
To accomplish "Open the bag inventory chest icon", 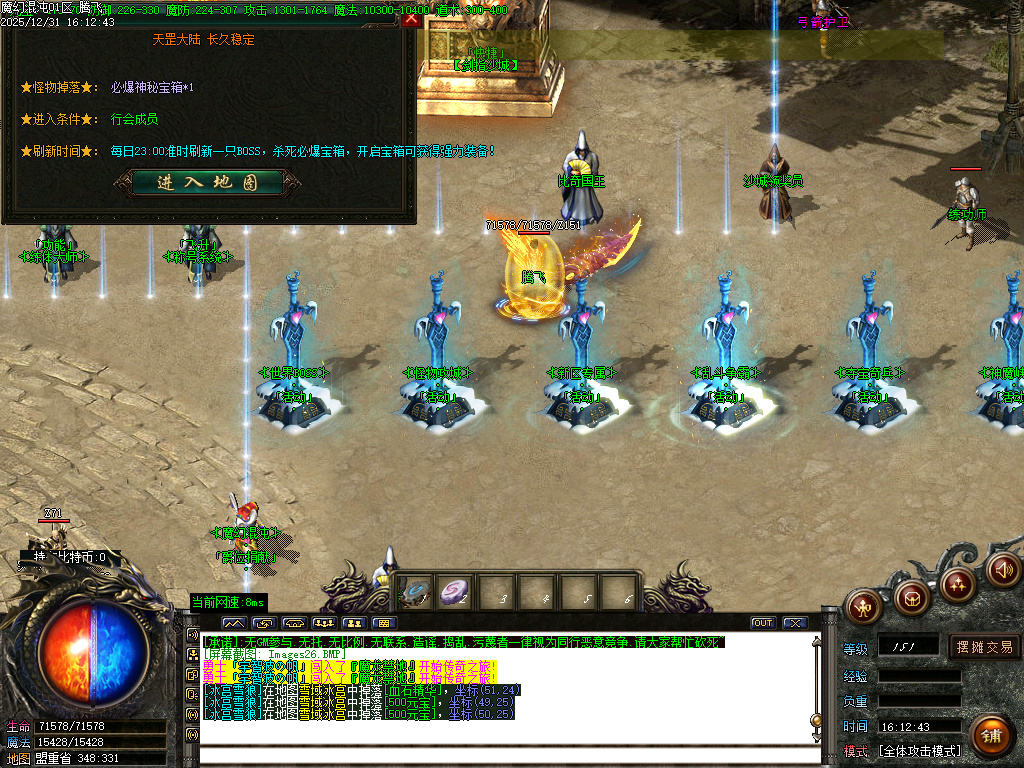I will point(912,599).
